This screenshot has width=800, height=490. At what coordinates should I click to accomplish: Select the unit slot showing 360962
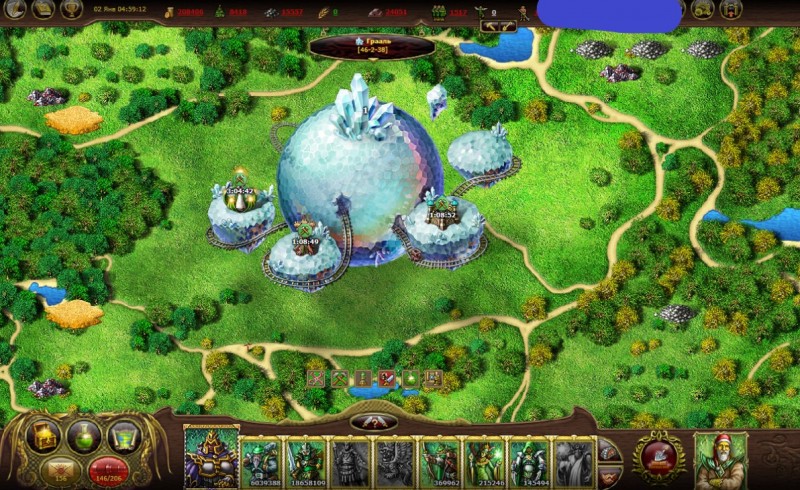point(439,461)
